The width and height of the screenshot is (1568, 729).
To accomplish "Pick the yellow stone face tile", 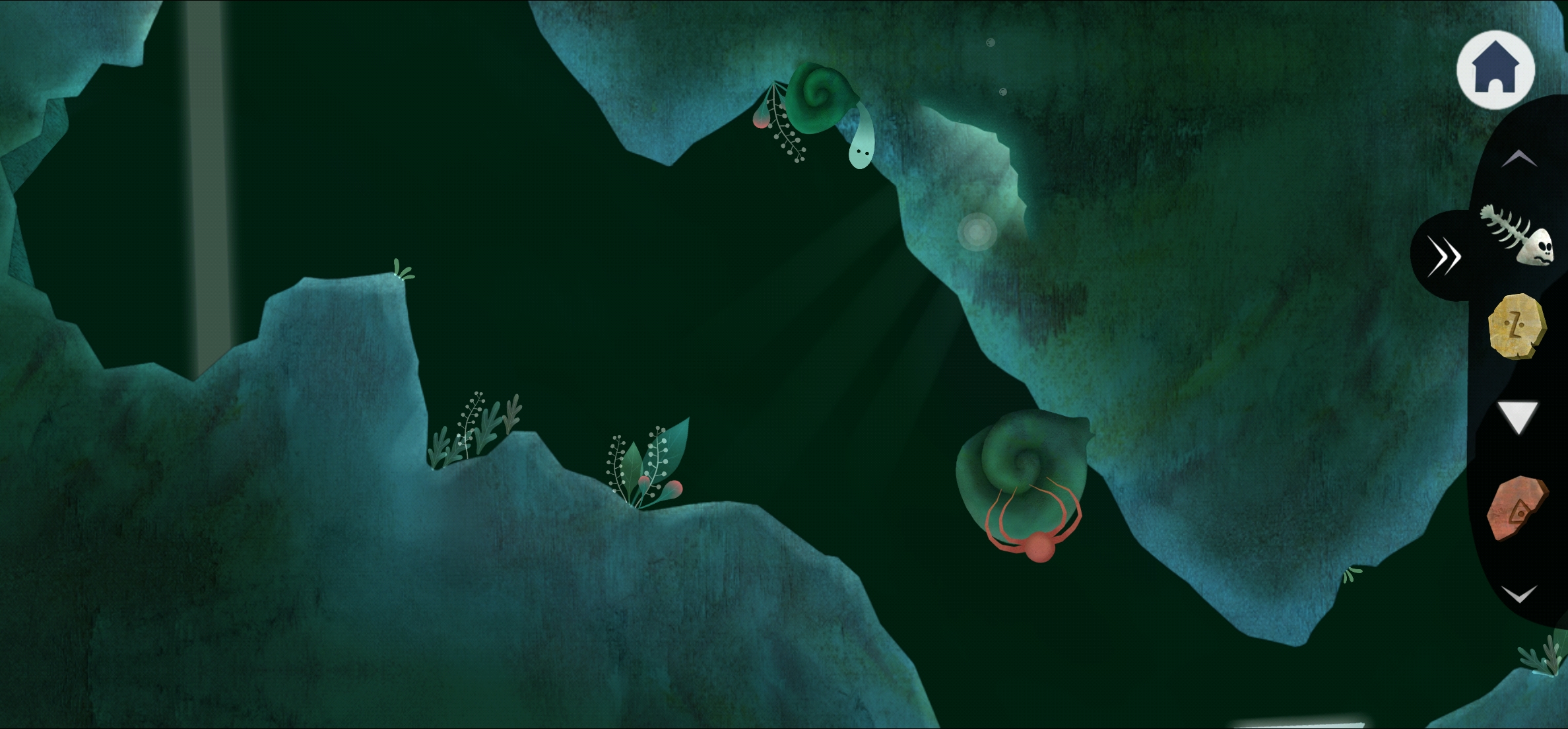I will tap(1516, 326).
